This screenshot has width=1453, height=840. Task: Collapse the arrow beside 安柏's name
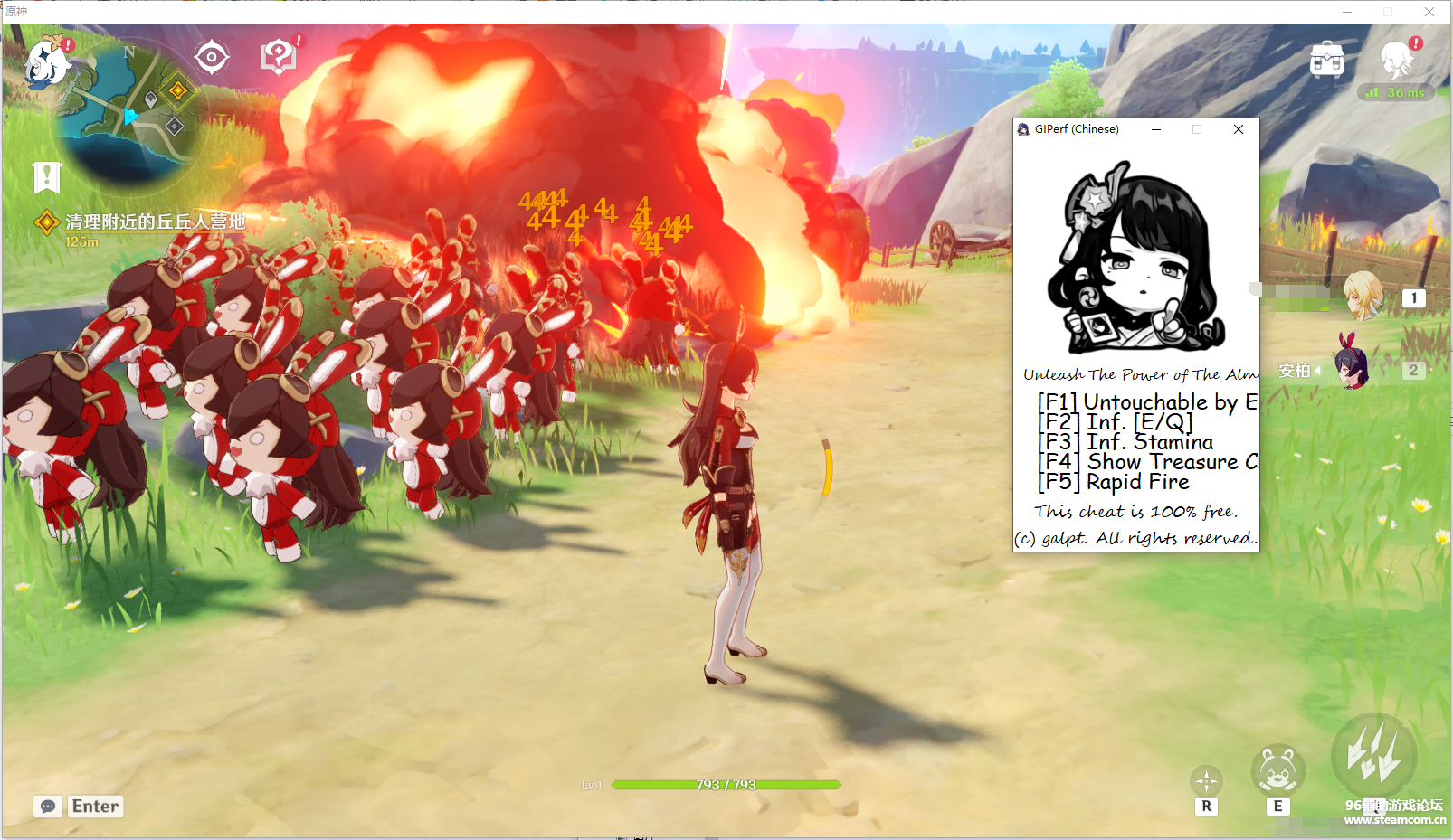tap(1318, 370)
